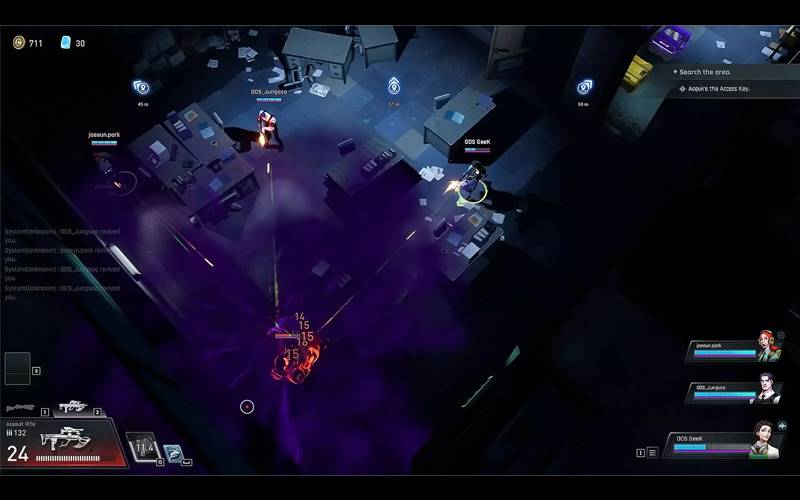
Task: Select the yellow center waypoint marker
Action: click(x=394, y=87)
